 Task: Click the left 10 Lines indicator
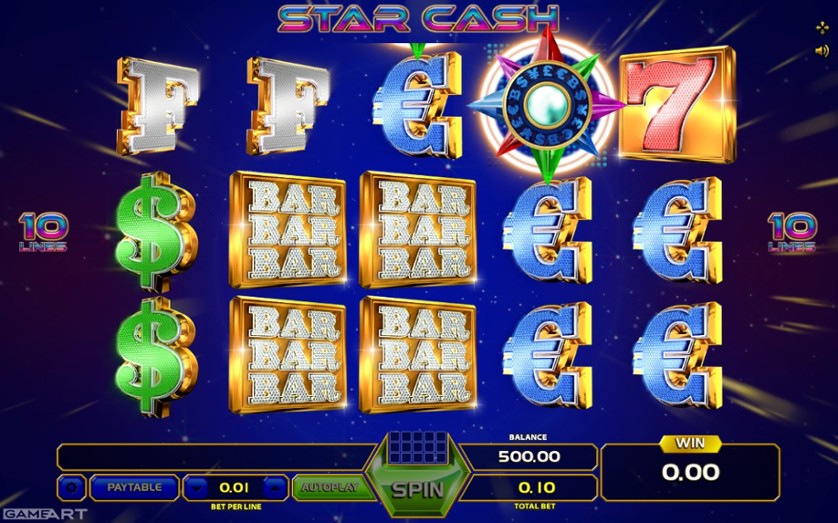click(x=43, y=231)
